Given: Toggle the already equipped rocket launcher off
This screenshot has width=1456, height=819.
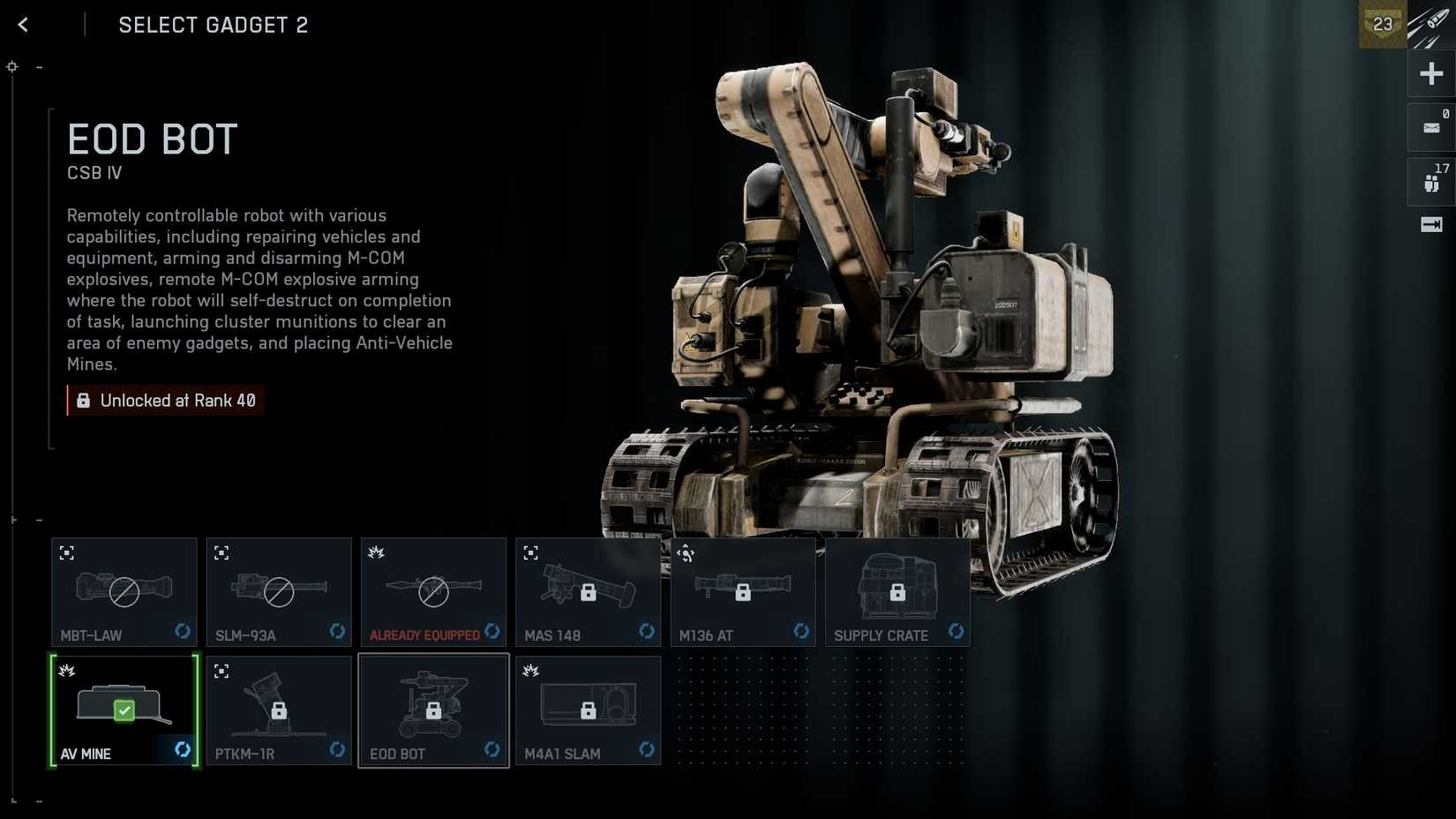Looking at the screenshot, I should pyautogui.click(x=433, y=591).
